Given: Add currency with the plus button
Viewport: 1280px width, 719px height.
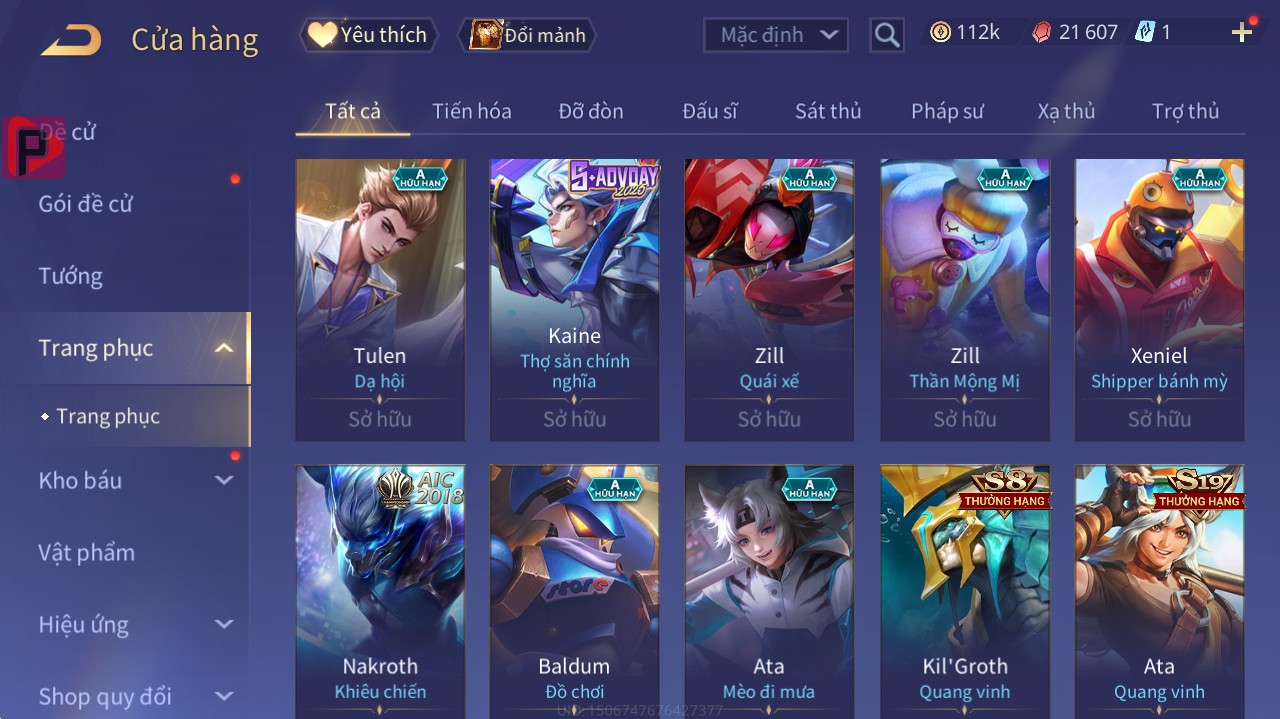Looking at the screenshot, I should [x=1242, y=33].
